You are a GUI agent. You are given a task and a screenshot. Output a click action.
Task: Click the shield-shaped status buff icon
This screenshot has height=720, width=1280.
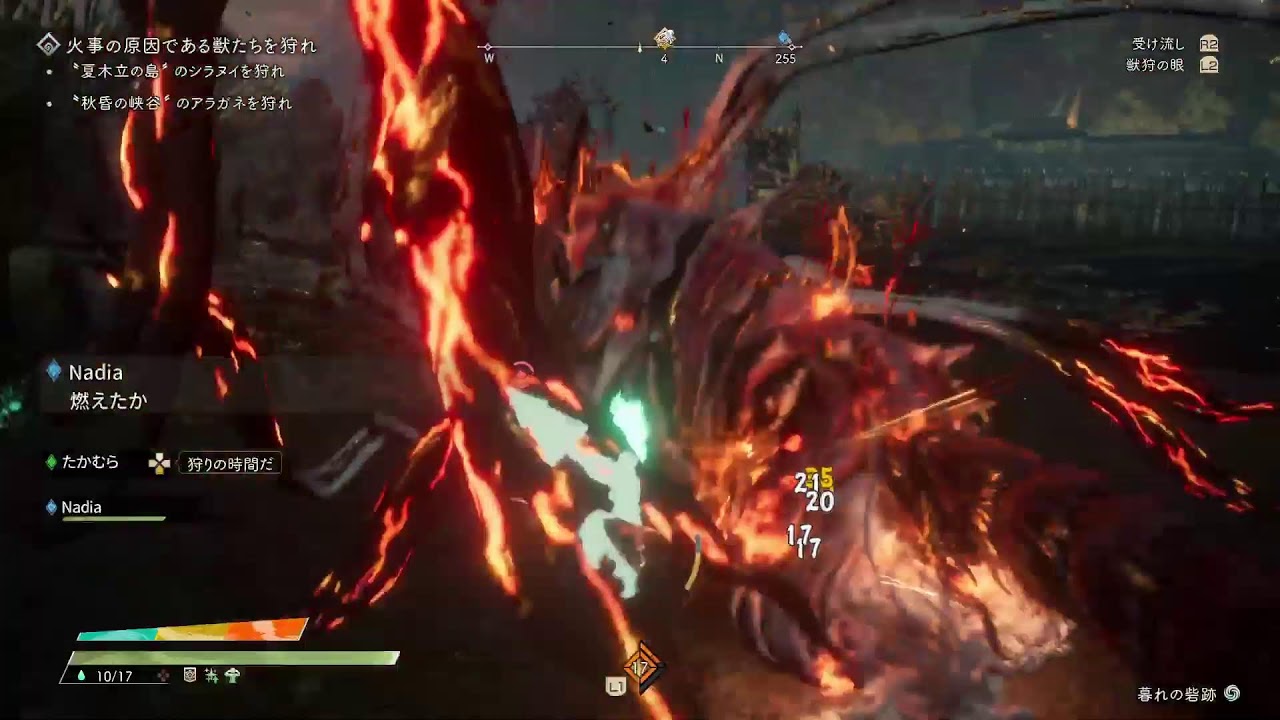[190, 676]
